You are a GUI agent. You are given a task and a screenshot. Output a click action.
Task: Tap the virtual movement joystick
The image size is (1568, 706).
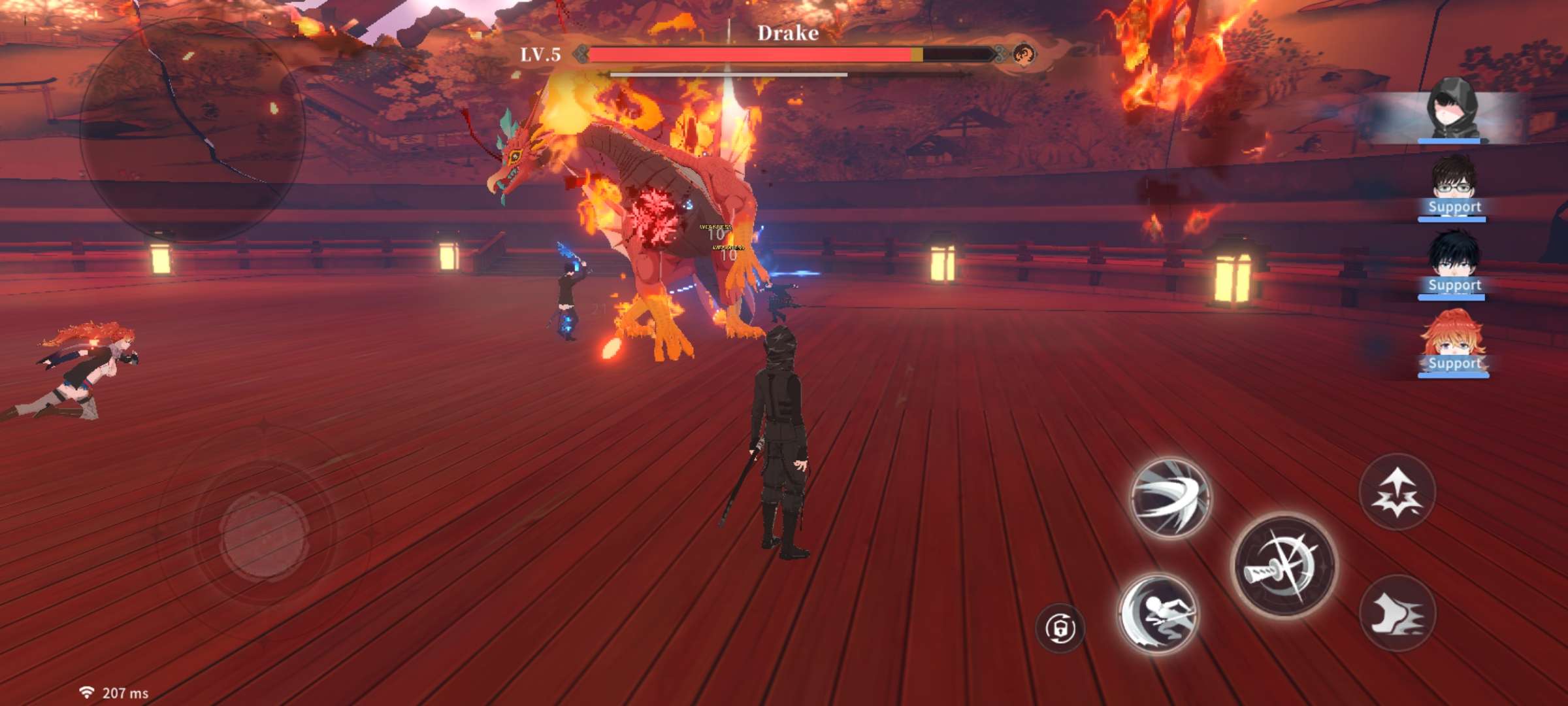265,535
